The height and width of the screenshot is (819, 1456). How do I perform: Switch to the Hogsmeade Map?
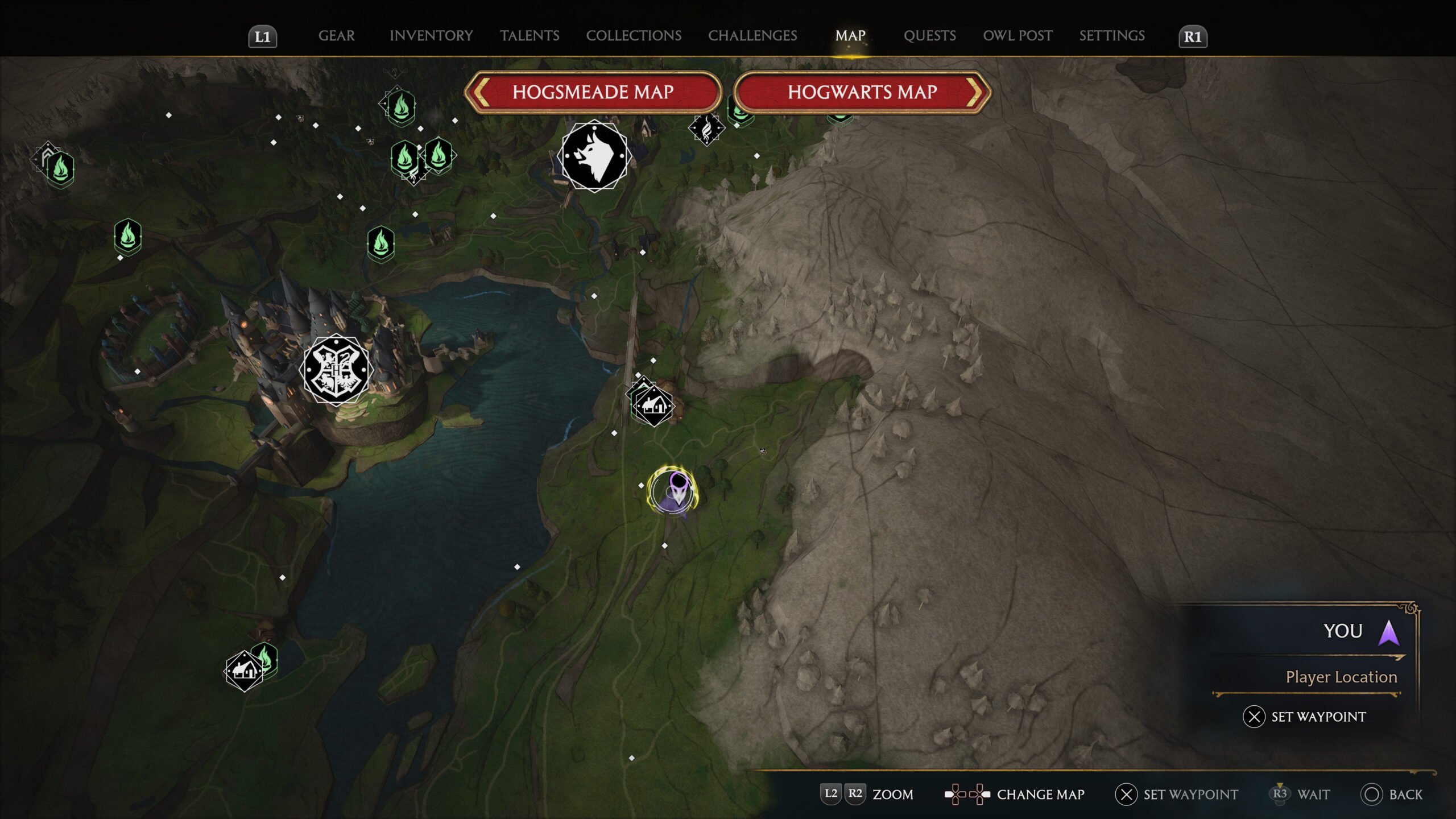[593, 92]
